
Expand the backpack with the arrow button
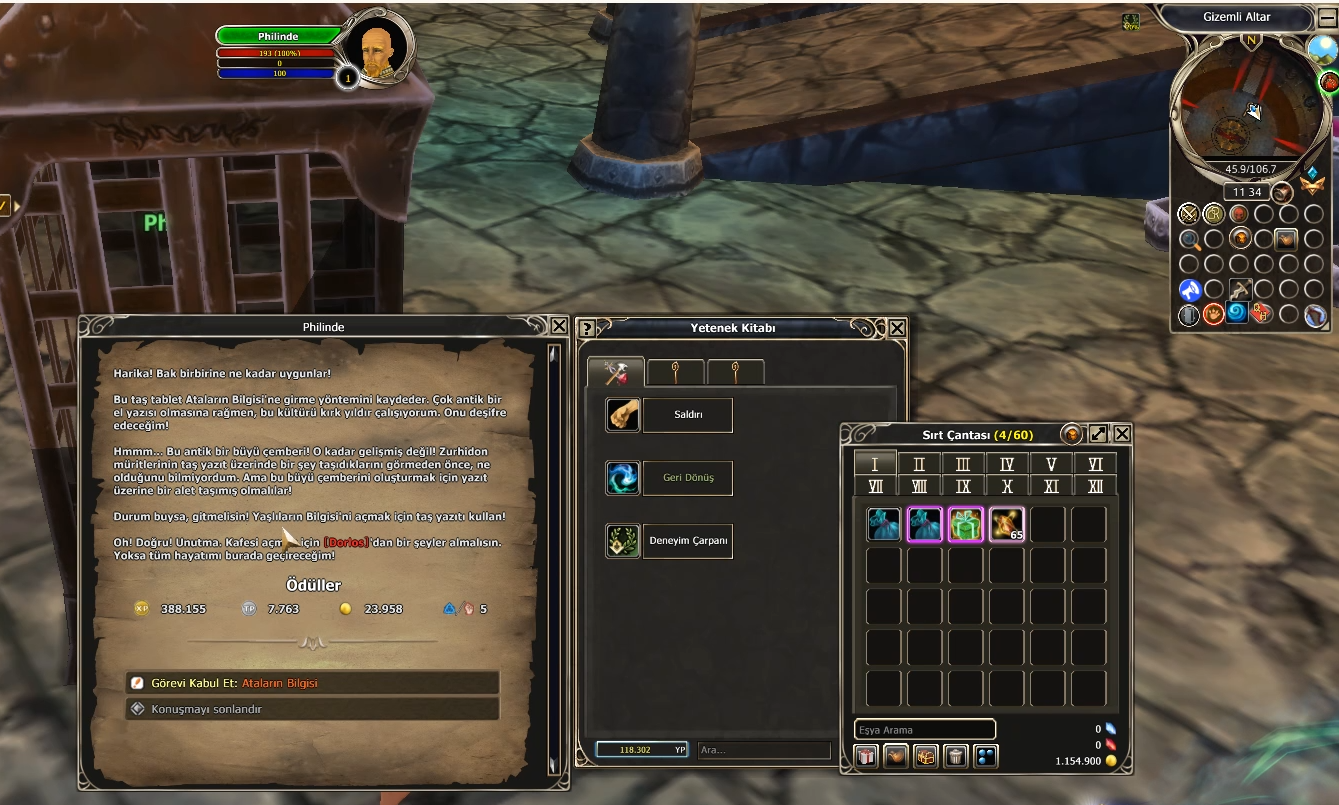pyautogui.click(x=1098, y=434)
